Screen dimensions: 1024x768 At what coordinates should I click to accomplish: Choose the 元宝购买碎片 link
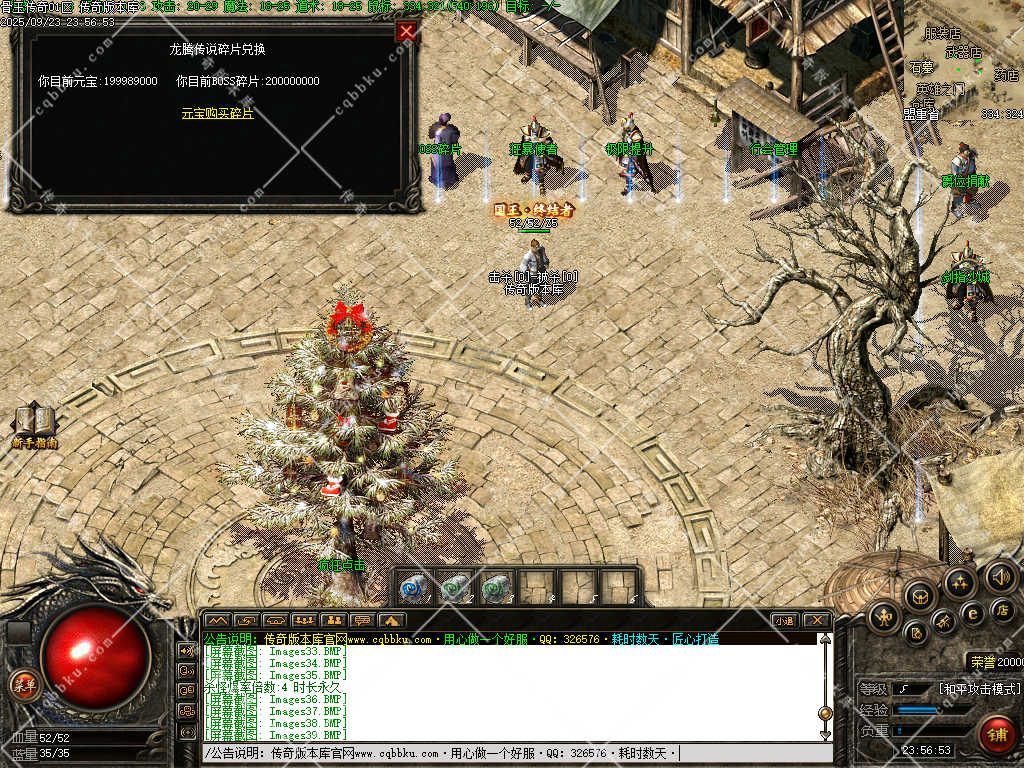pos(217,113)
